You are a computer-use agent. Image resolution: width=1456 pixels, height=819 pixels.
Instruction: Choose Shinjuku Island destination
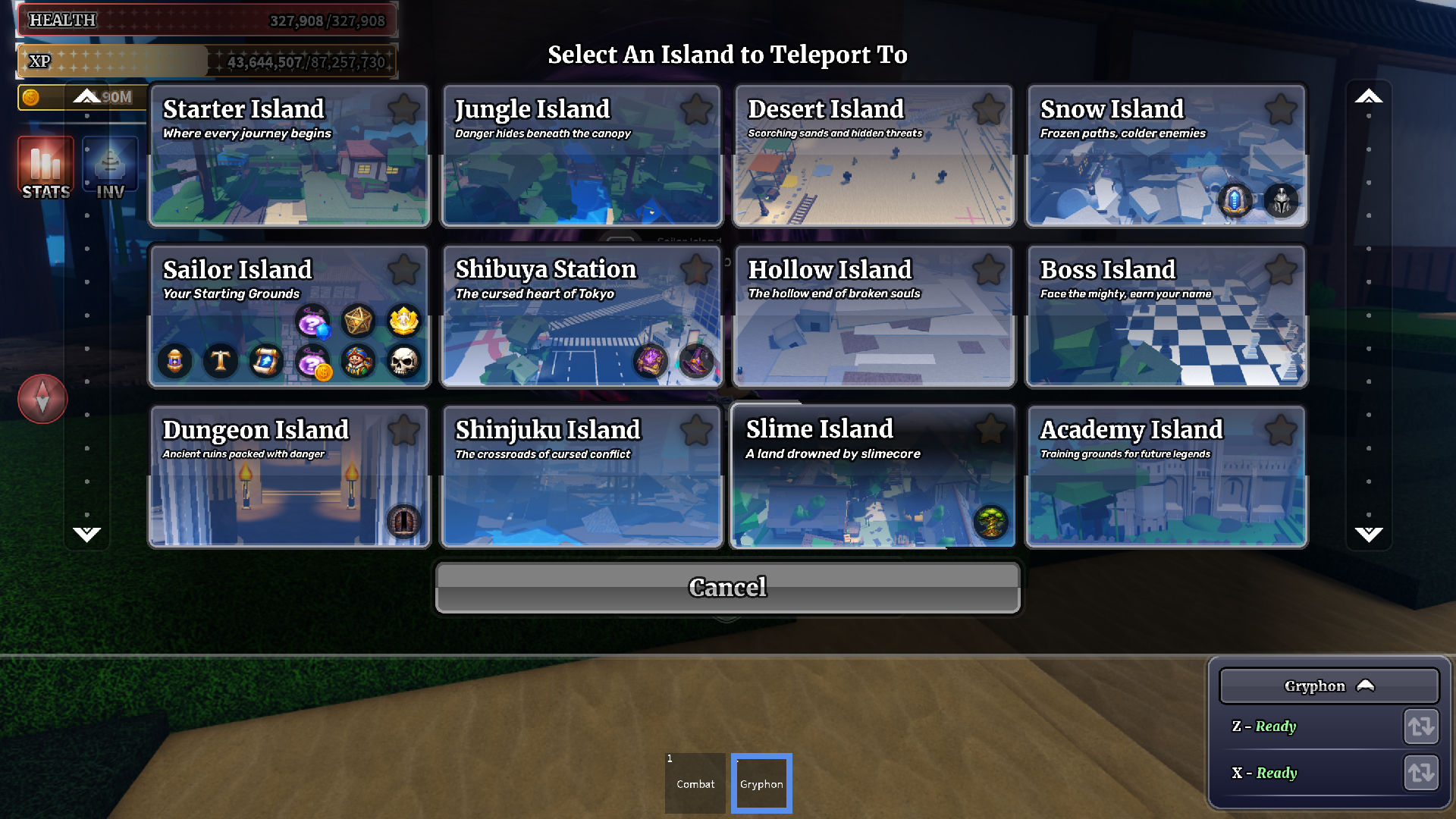point(581,493)
